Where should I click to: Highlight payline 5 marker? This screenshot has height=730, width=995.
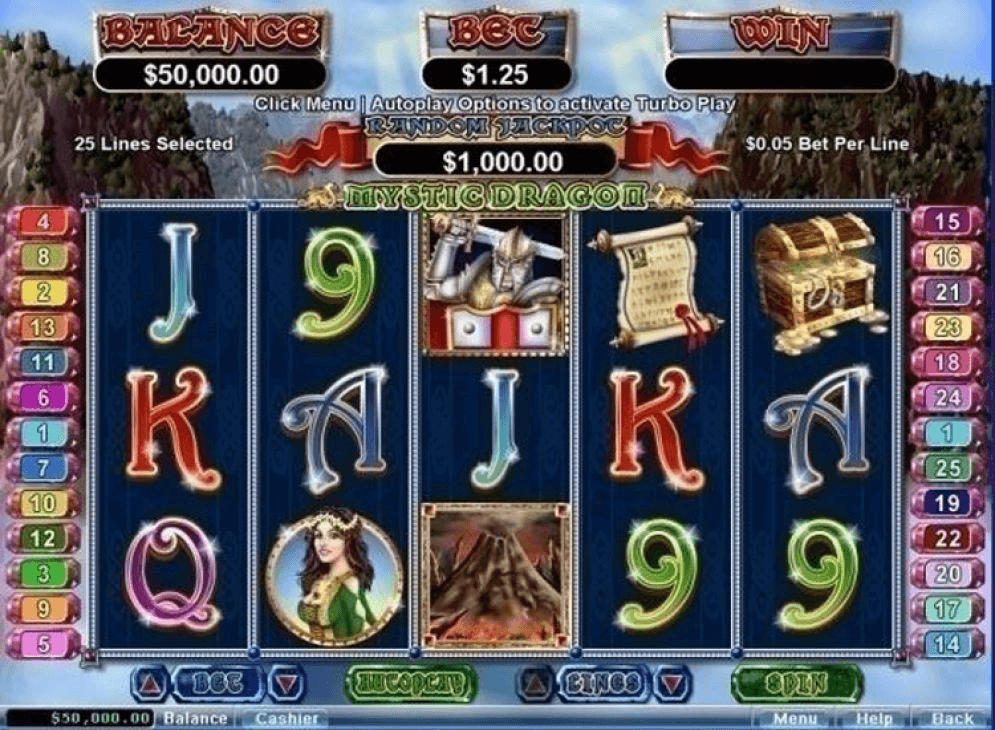click(x=44, y=642)
